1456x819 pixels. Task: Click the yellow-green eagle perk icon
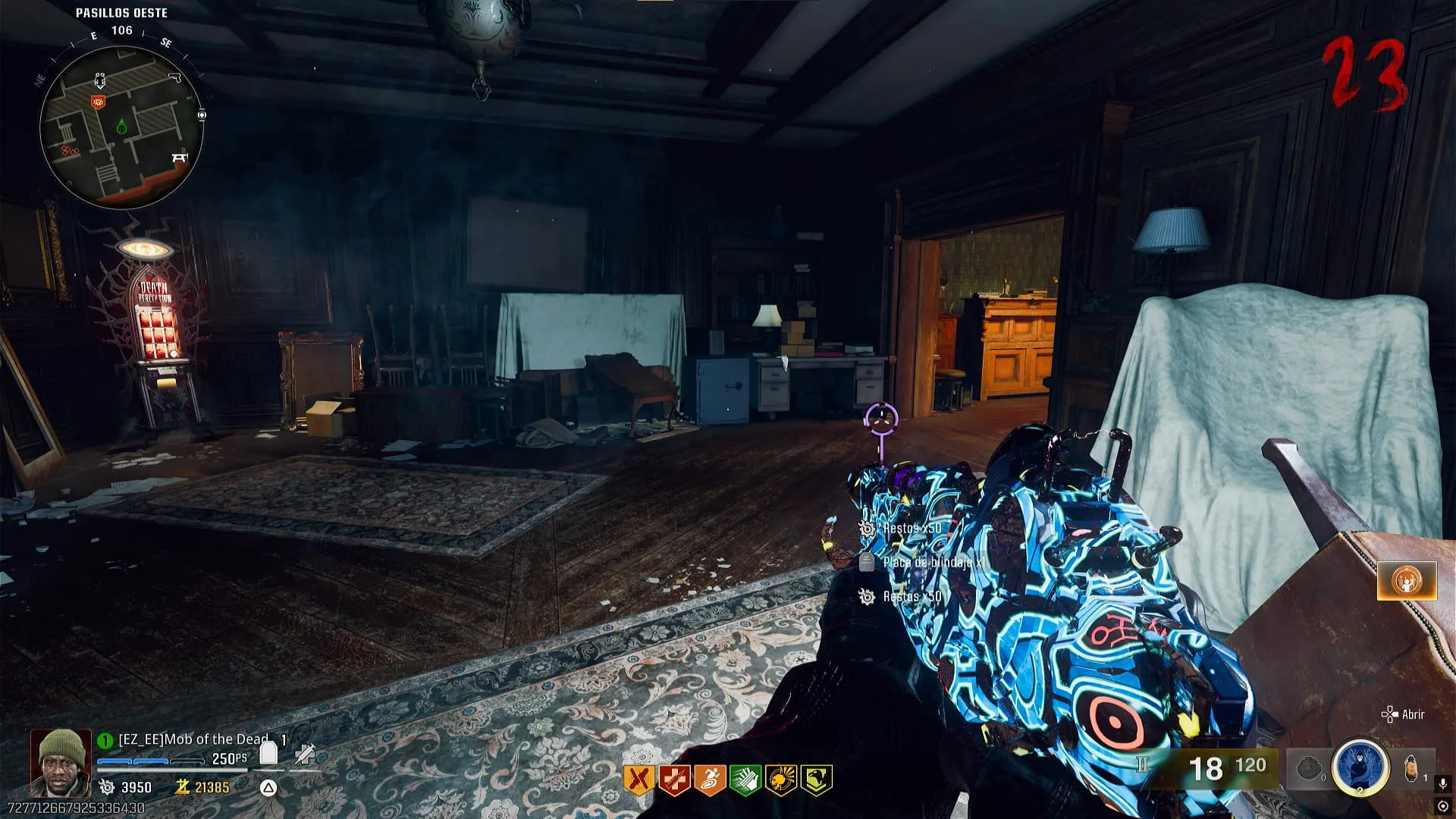pyautogui.click(x=816, y=780)
